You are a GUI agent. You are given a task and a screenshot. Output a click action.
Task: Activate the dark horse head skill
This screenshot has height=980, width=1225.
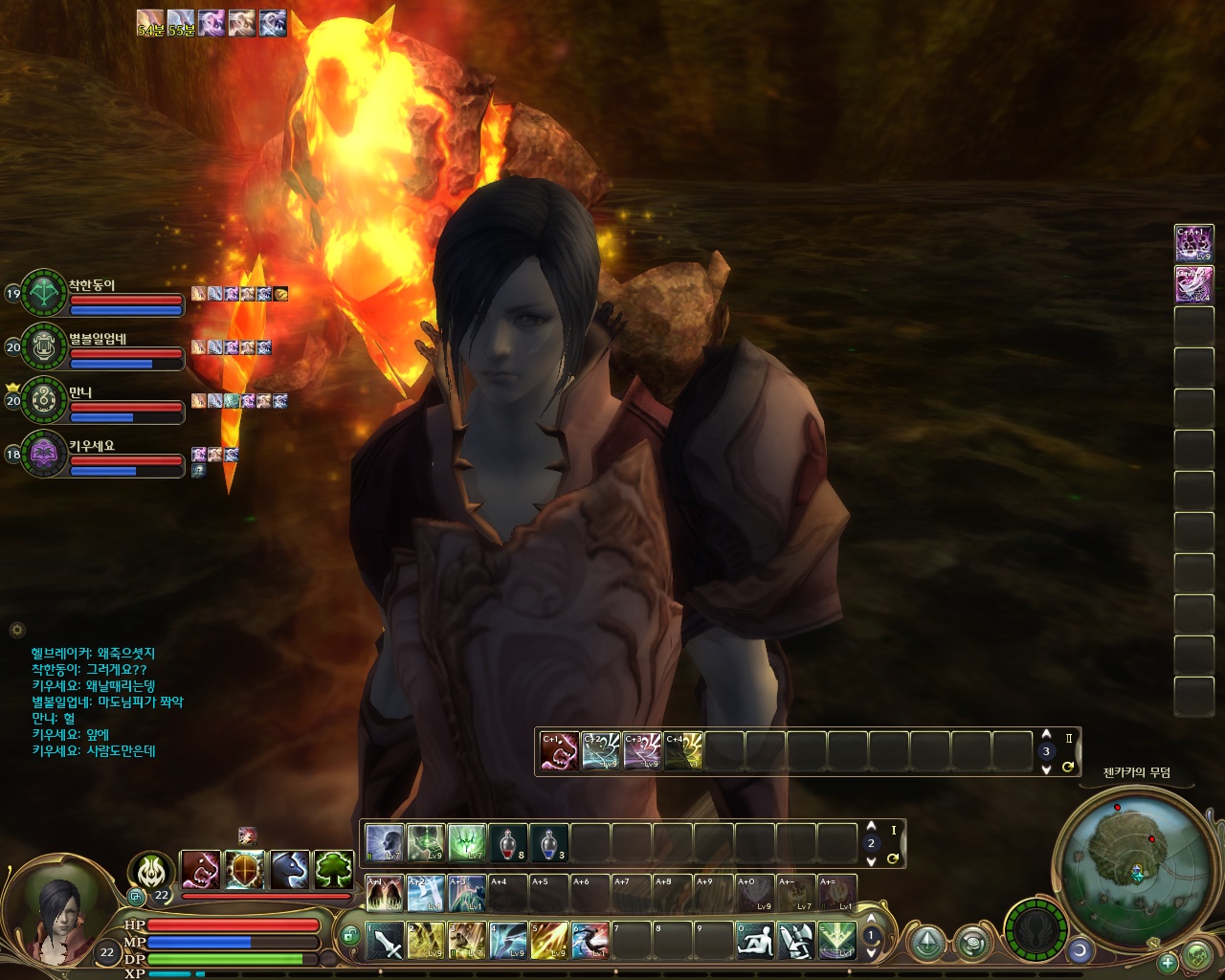(290, 870)
